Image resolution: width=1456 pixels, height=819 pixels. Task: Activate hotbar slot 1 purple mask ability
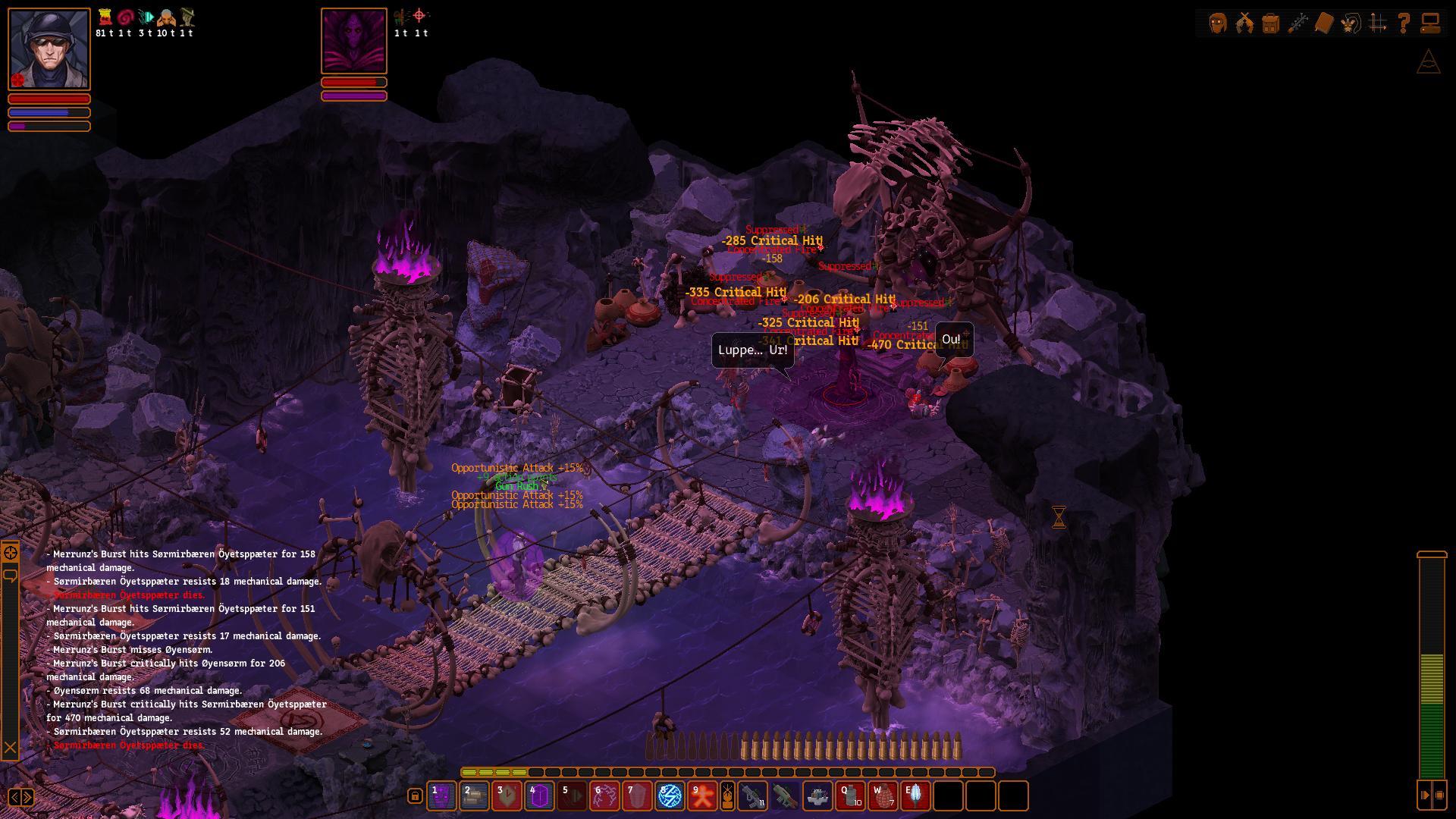point(441,796)
